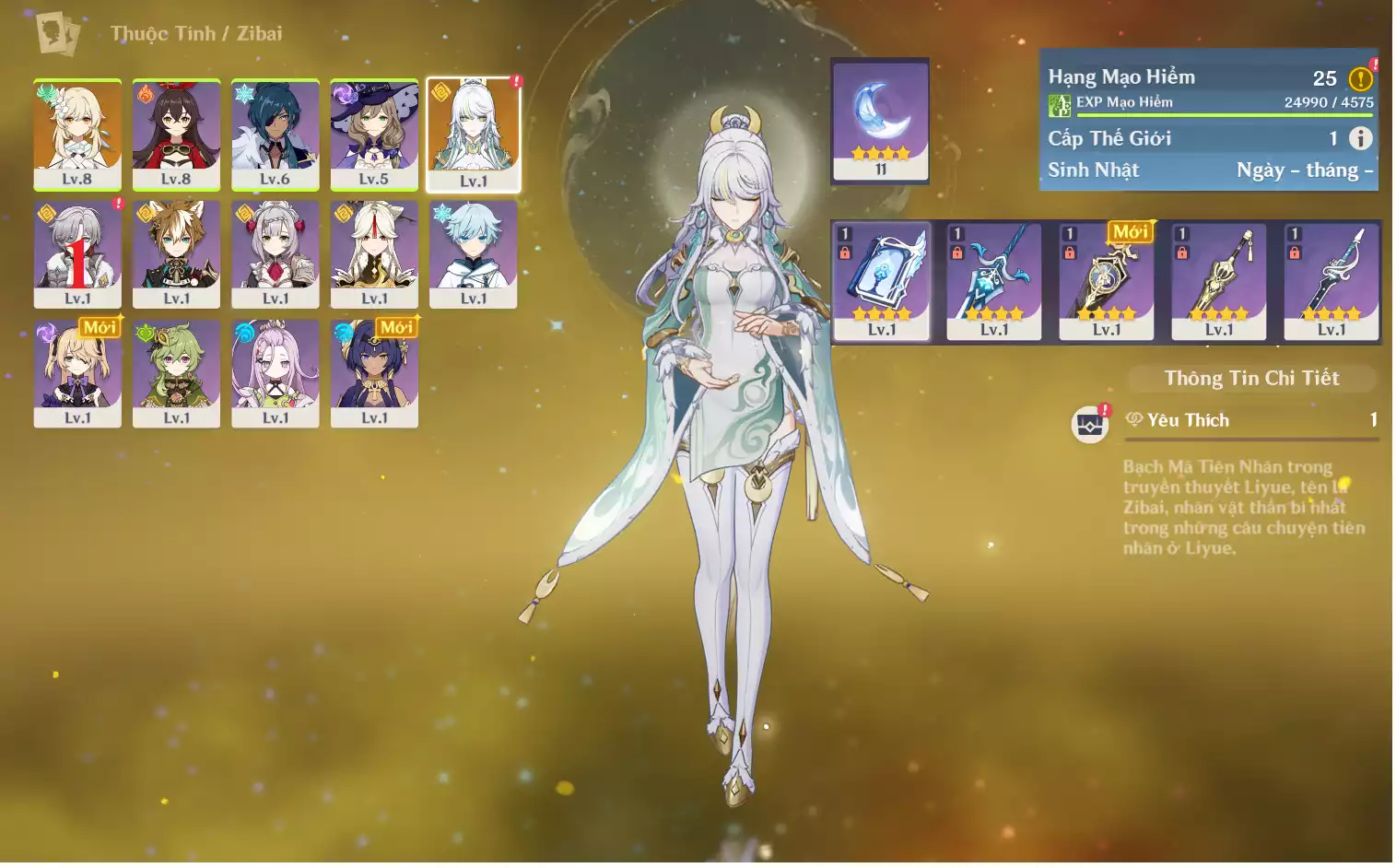This screenshot has width=1396, height=868.
Task: Choose Candace's new character card
Action: click(x=374, y=373)
